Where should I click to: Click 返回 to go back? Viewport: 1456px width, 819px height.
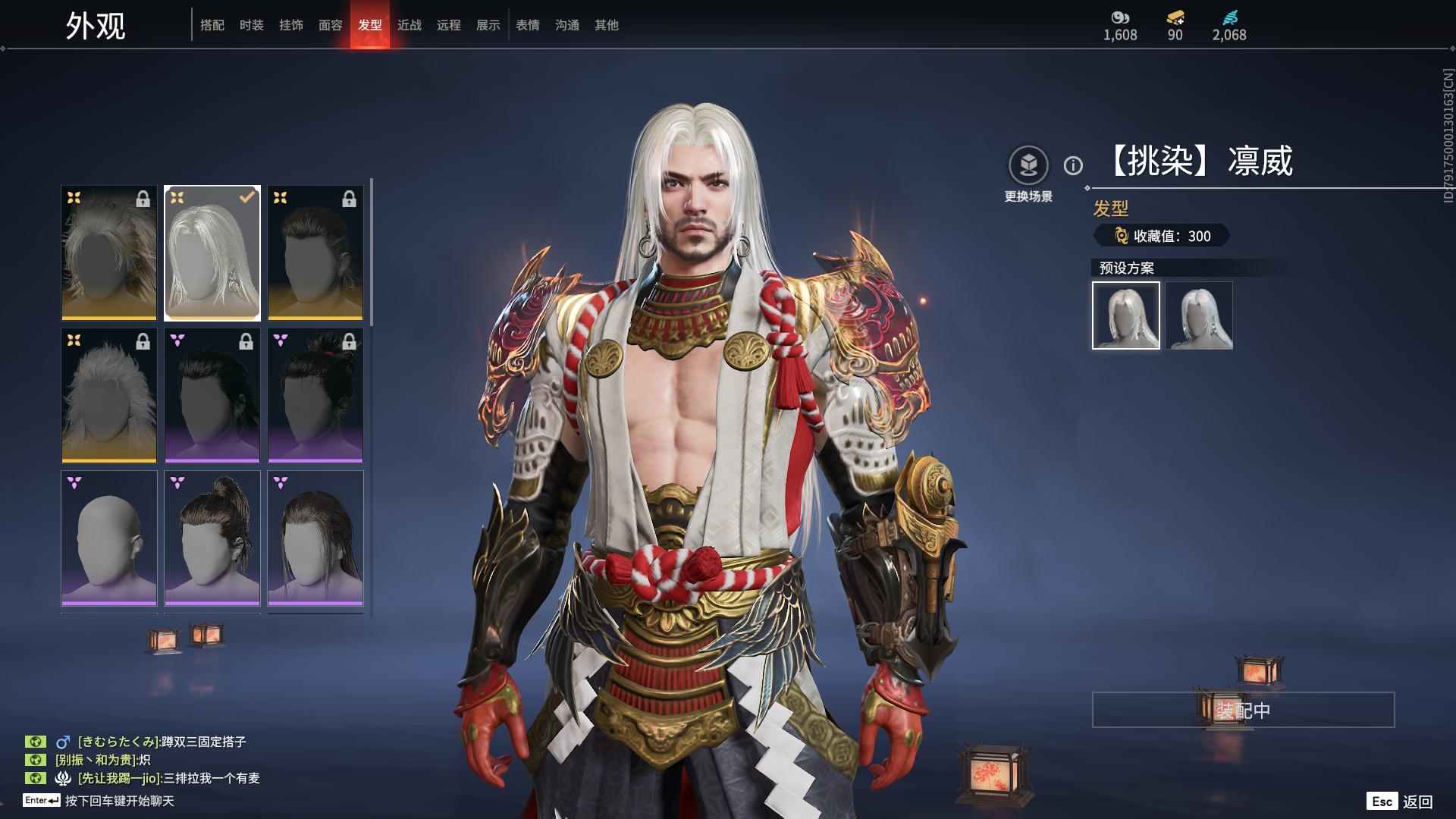point(1417,802)
